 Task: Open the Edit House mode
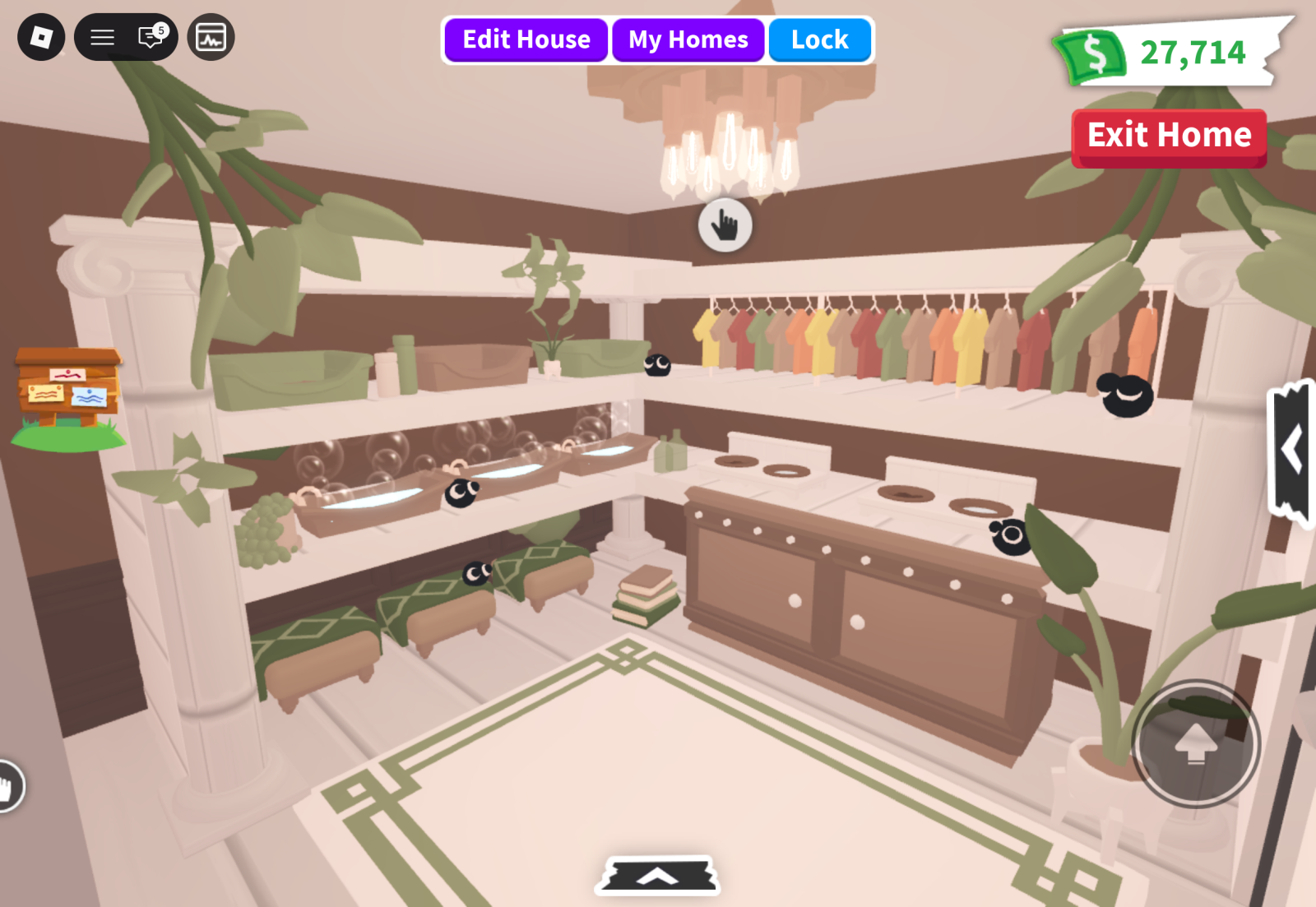click(x=526, y=39)
